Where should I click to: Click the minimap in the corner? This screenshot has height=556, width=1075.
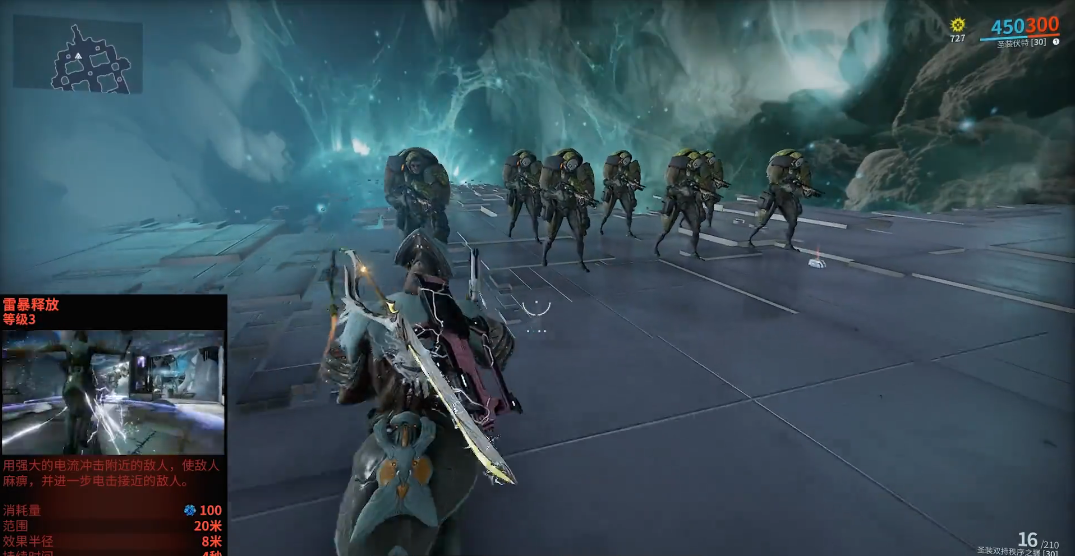(78, 55)
